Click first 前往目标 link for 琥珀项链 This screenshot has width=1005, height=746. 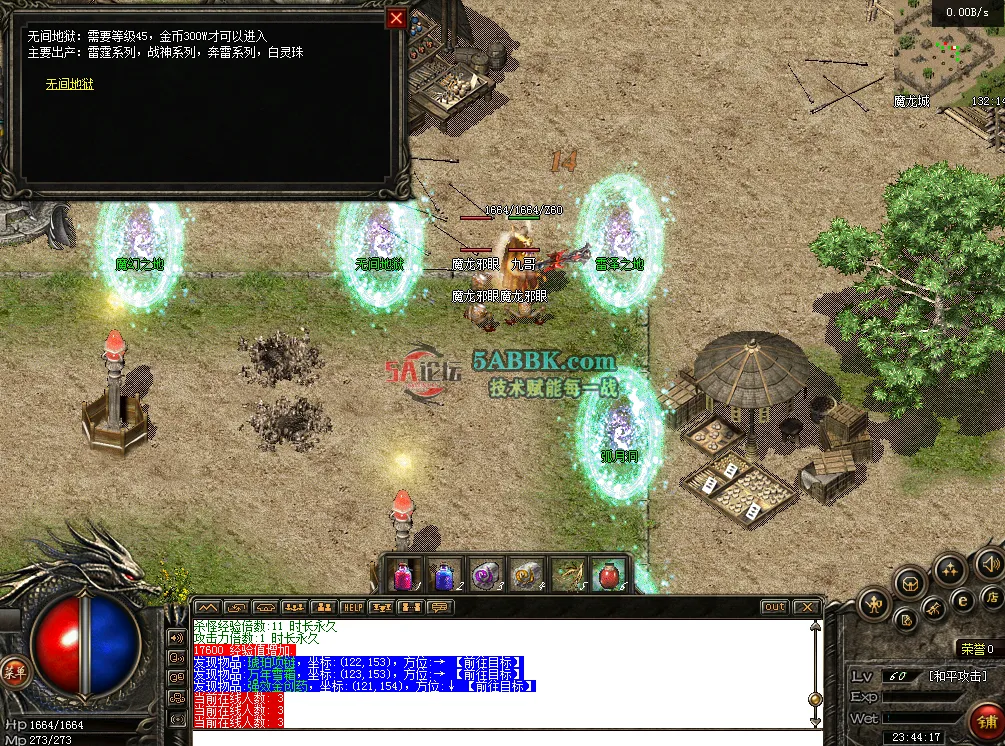(x=488, y=662)
